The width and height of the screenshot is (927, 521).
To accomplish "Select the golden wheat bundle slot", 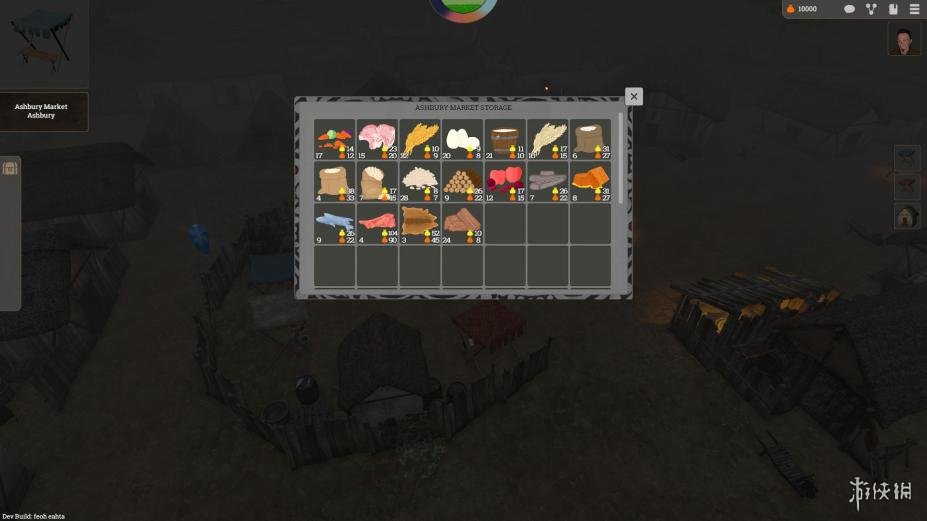I will click(x=420, y=140).
